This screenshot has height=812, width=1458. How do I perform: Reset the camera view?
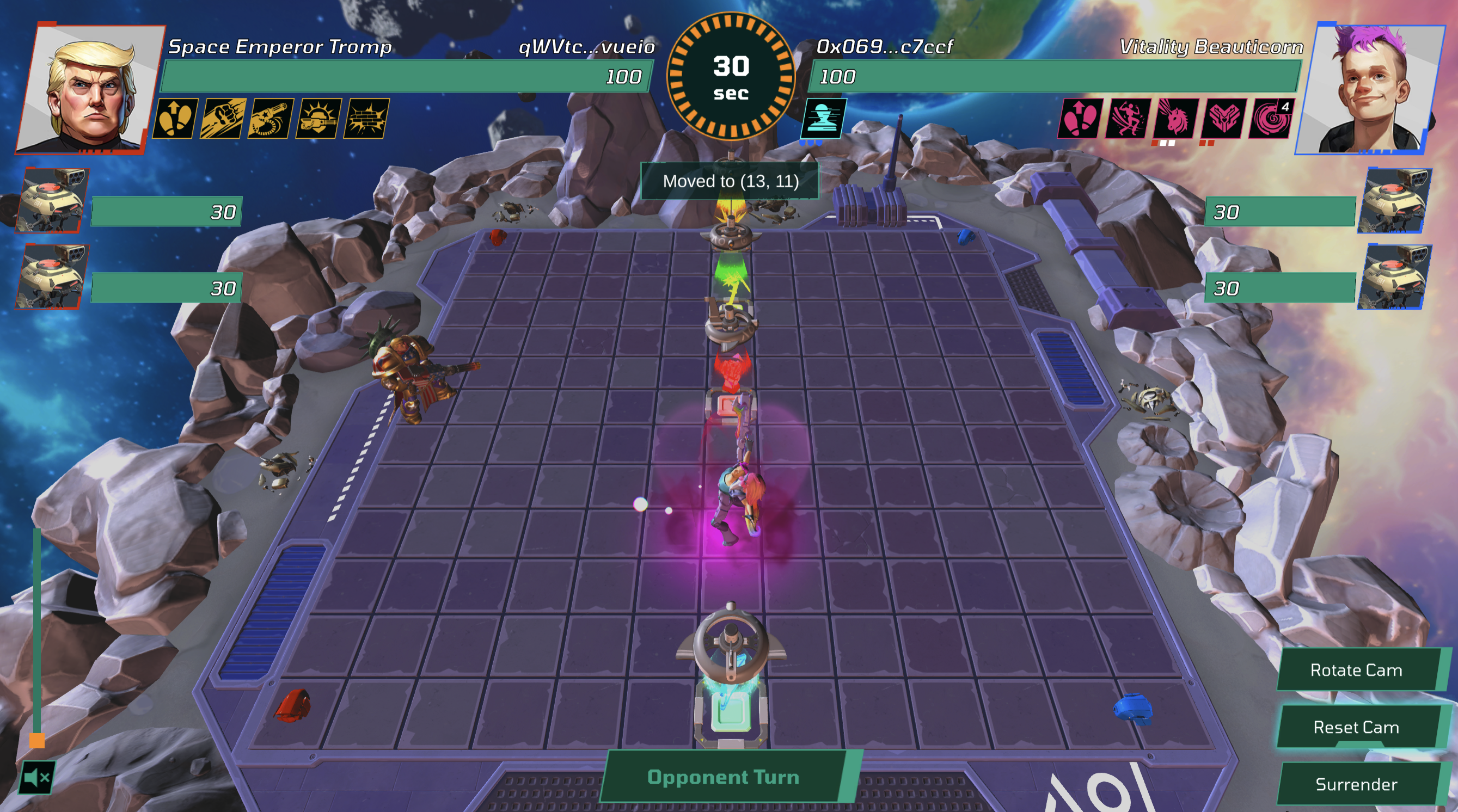click(1356, 727)
